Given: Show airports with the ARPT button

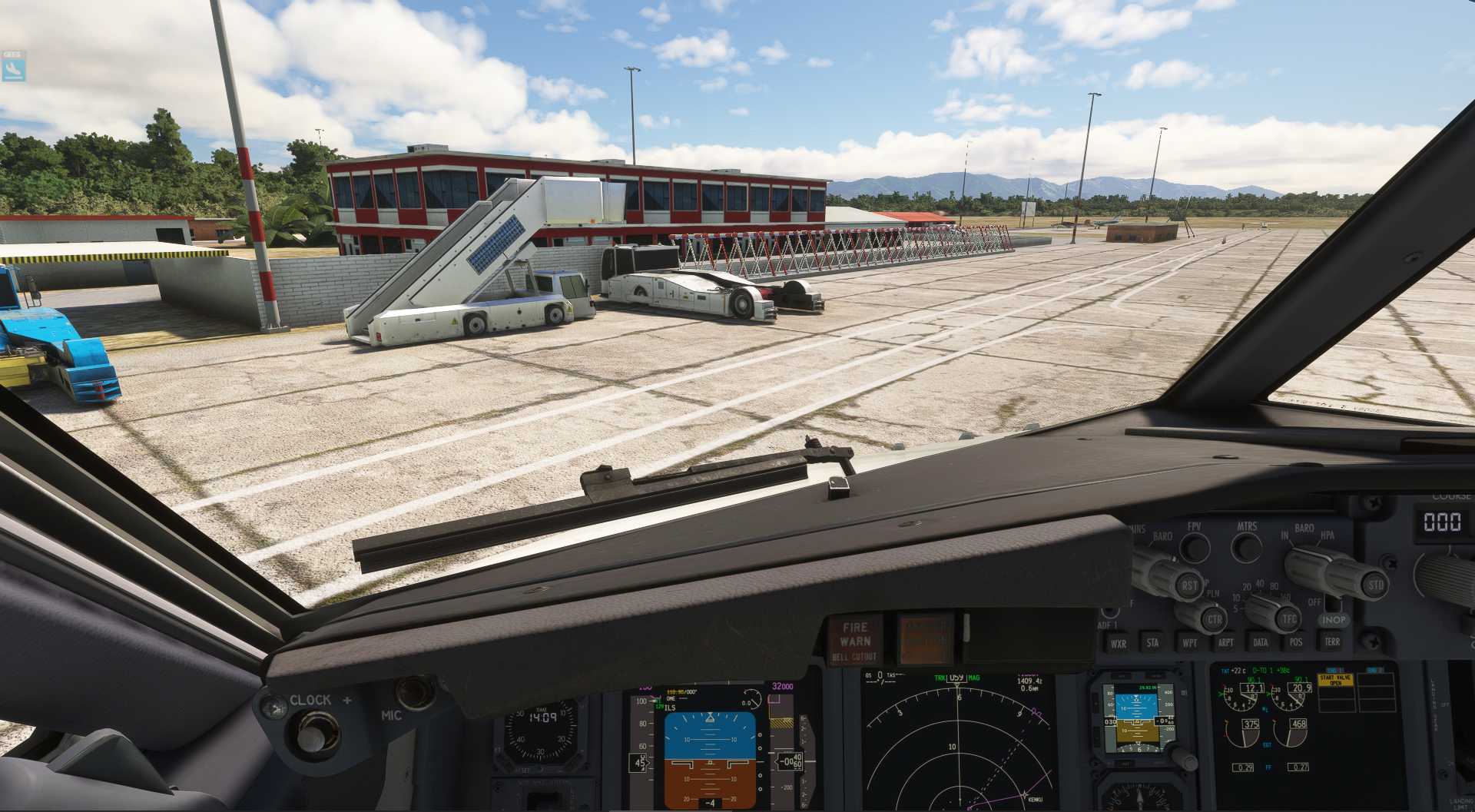Looking at the screenshot, I should point(1225,643).
